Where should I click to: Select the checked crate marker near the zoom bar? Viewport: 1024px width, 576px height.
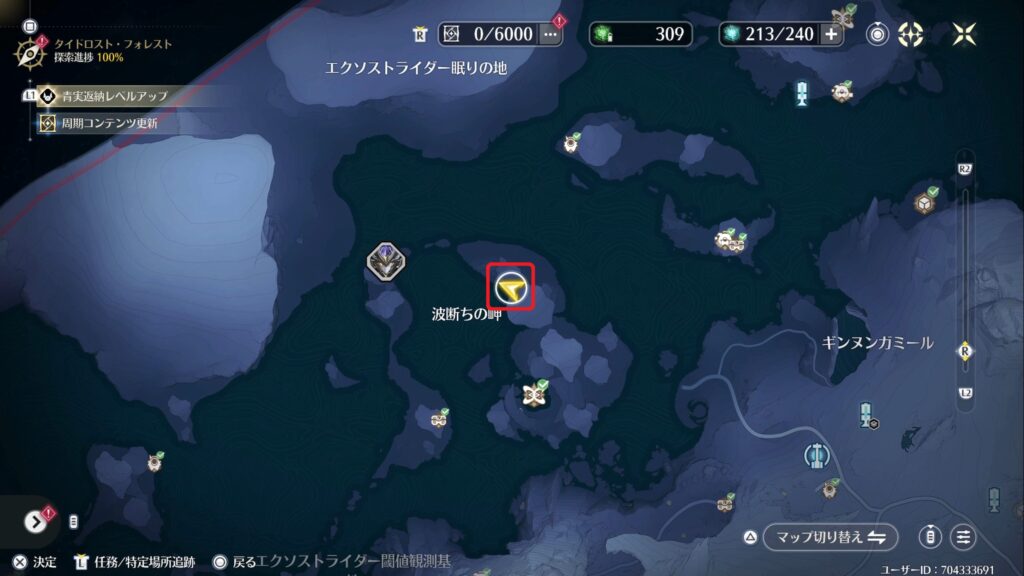point(925,203)
